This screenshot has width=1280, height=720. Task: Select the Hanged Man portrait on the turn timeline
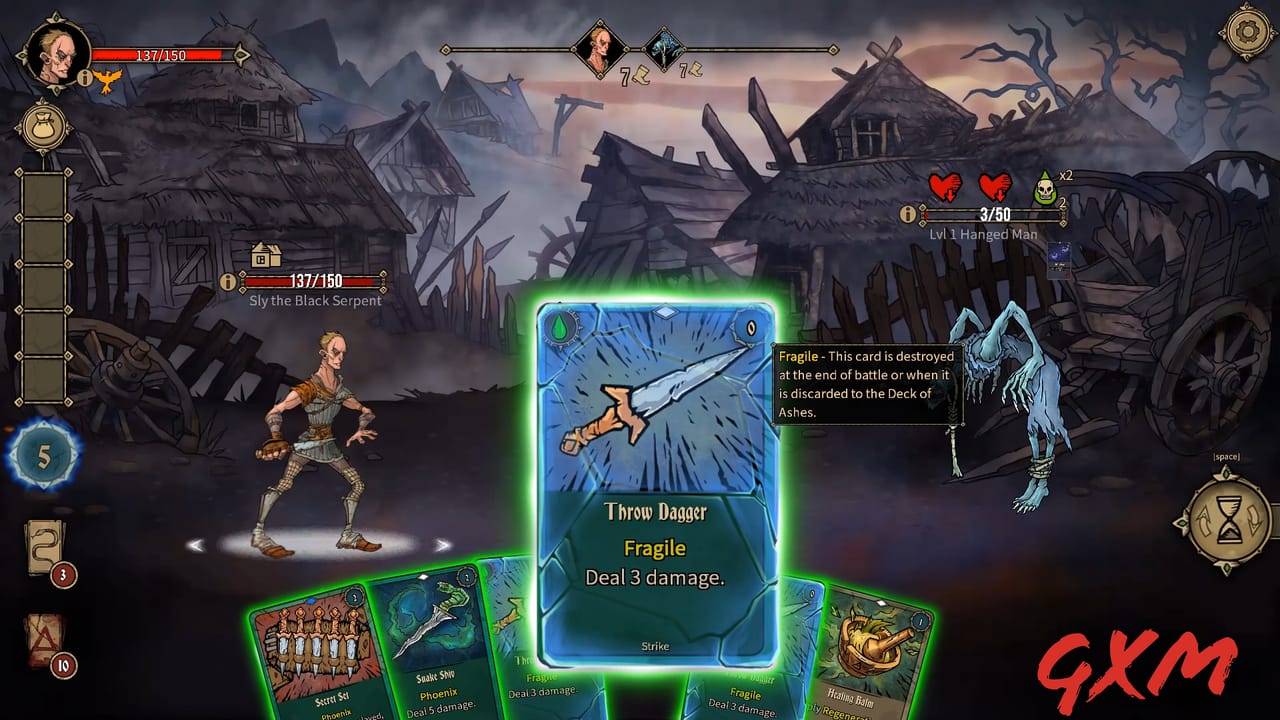click(x=664, y=48)
